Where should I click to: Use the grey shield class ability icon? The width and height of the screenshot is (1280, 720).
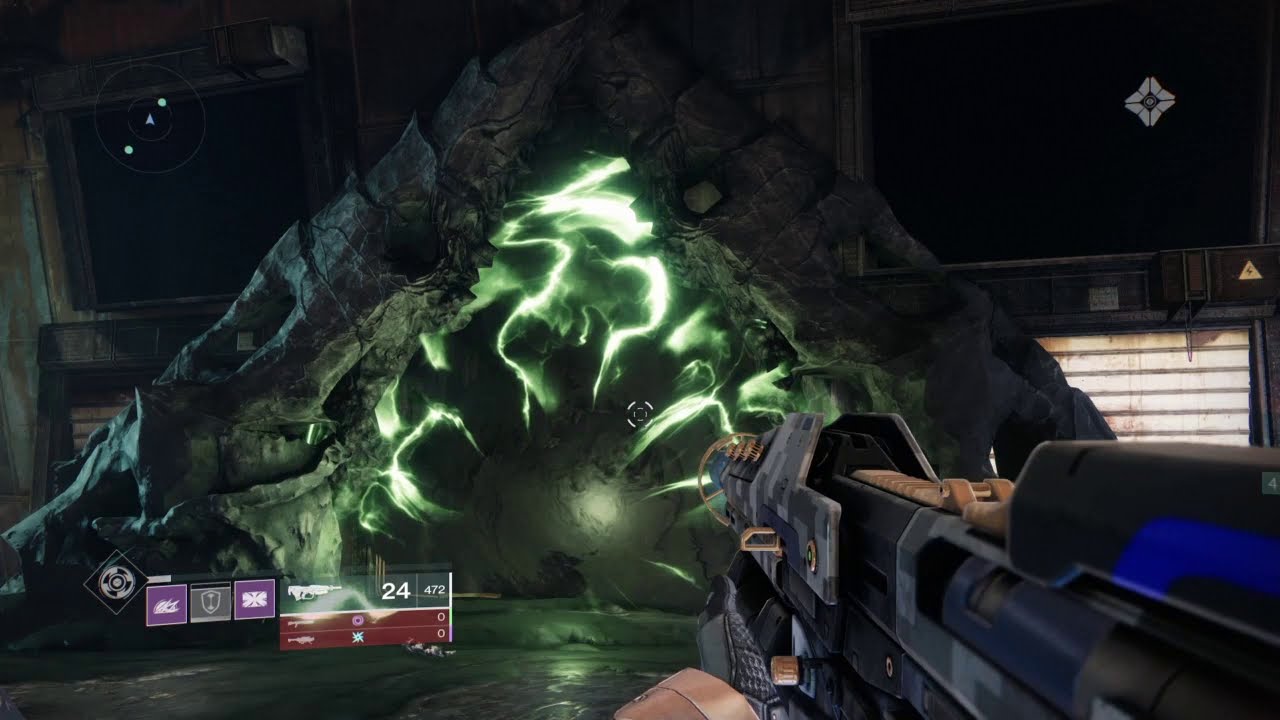point(210,604)
